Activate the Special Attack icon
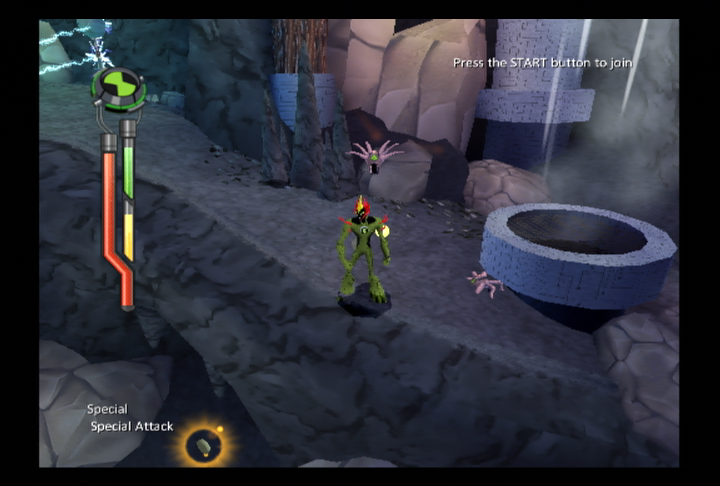 click(x=204, y=444)
